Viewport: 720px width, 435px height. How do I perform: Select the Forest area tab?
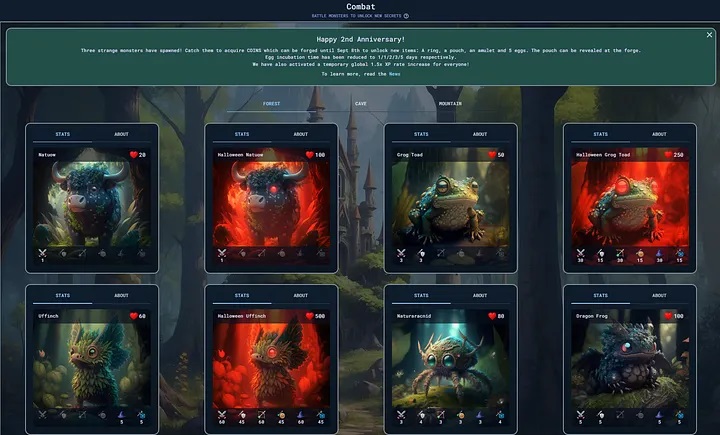(x=271, y=103)
